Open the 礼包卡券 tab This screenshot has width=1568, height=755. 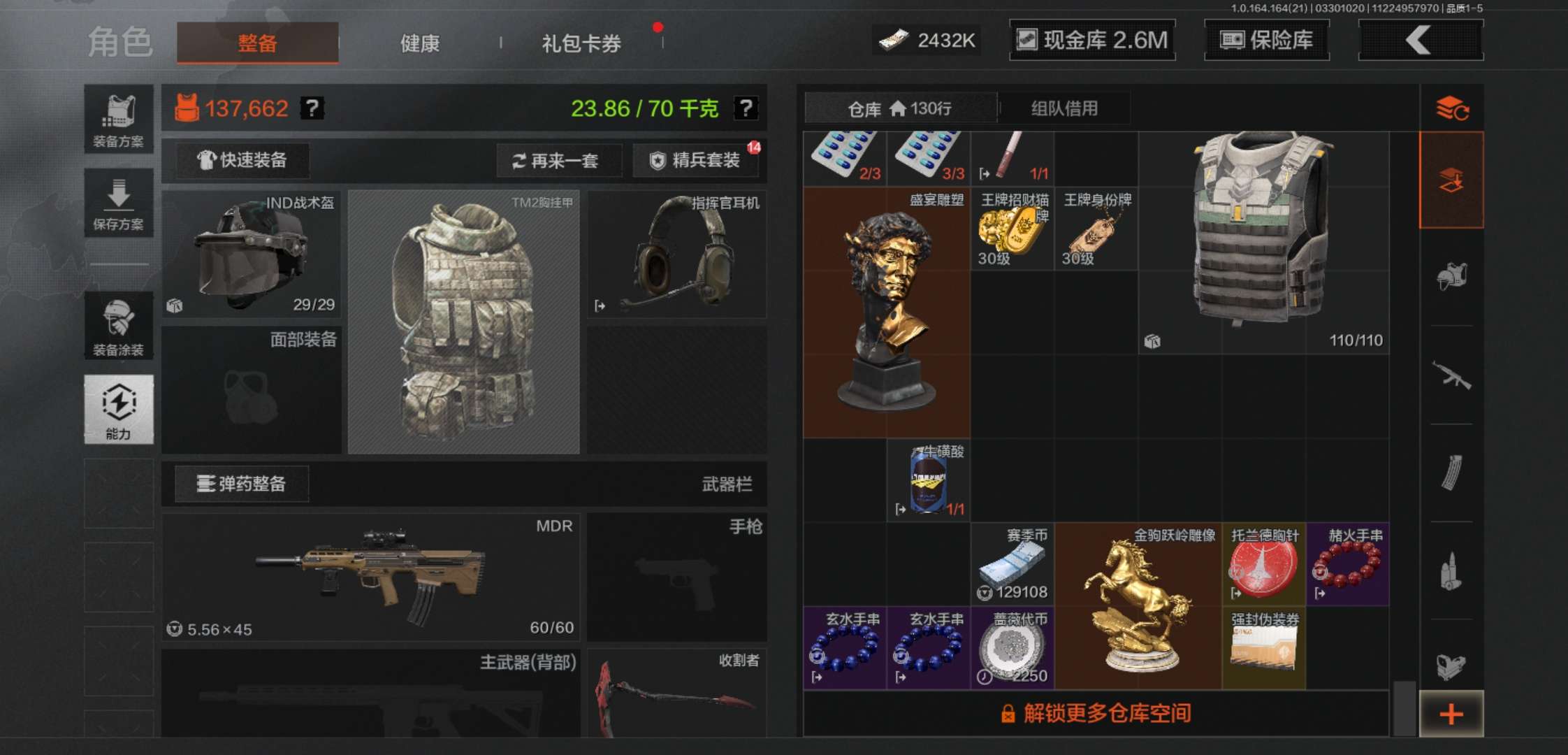[x=579, y=43]
